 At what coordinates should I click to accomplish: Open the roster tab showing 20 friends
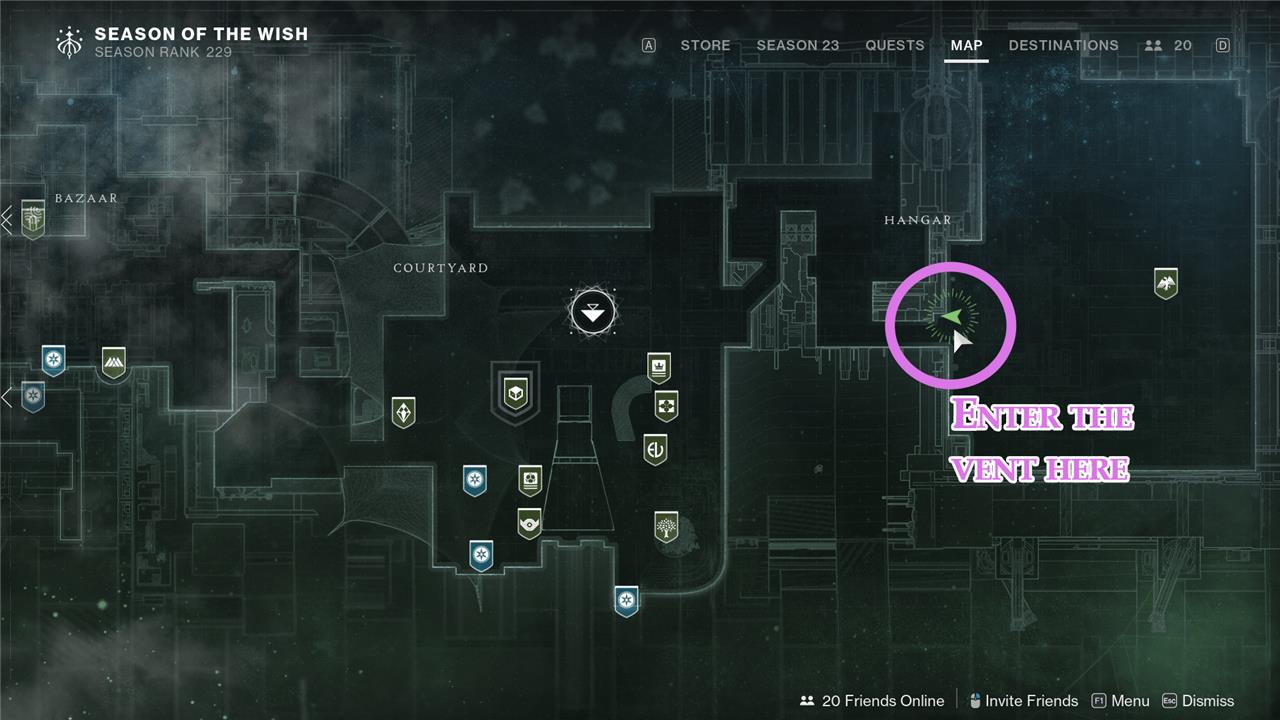1168,45
